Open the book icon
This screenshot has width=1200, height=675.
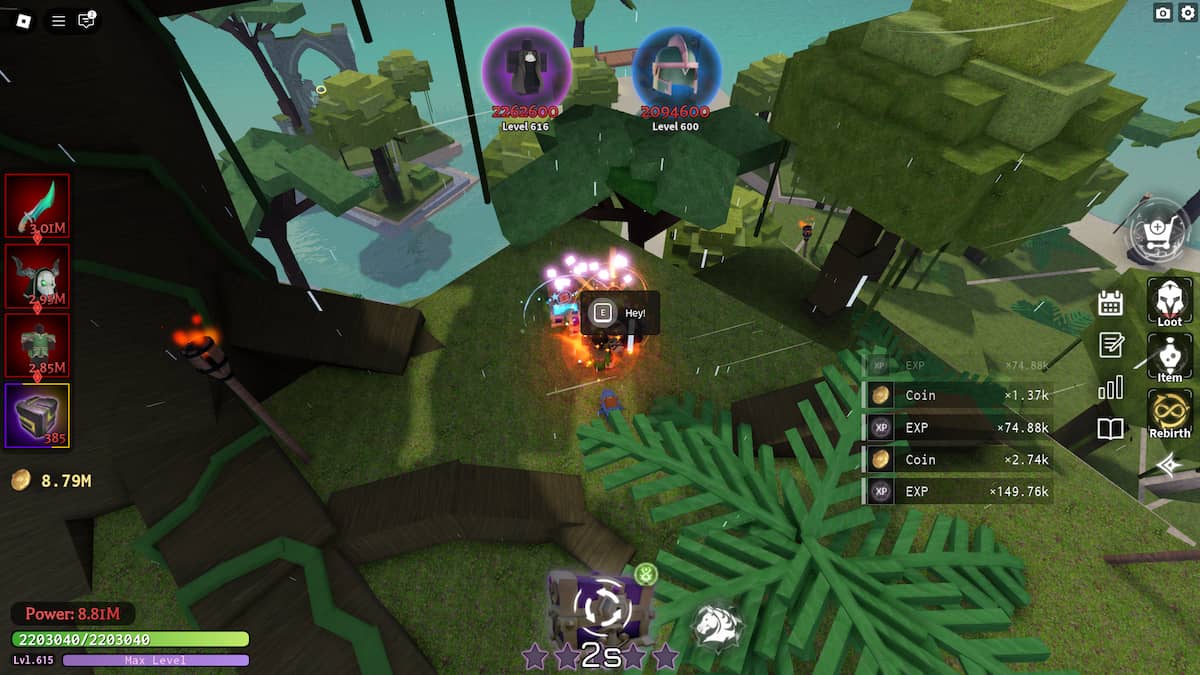(x=1110, y=429)
